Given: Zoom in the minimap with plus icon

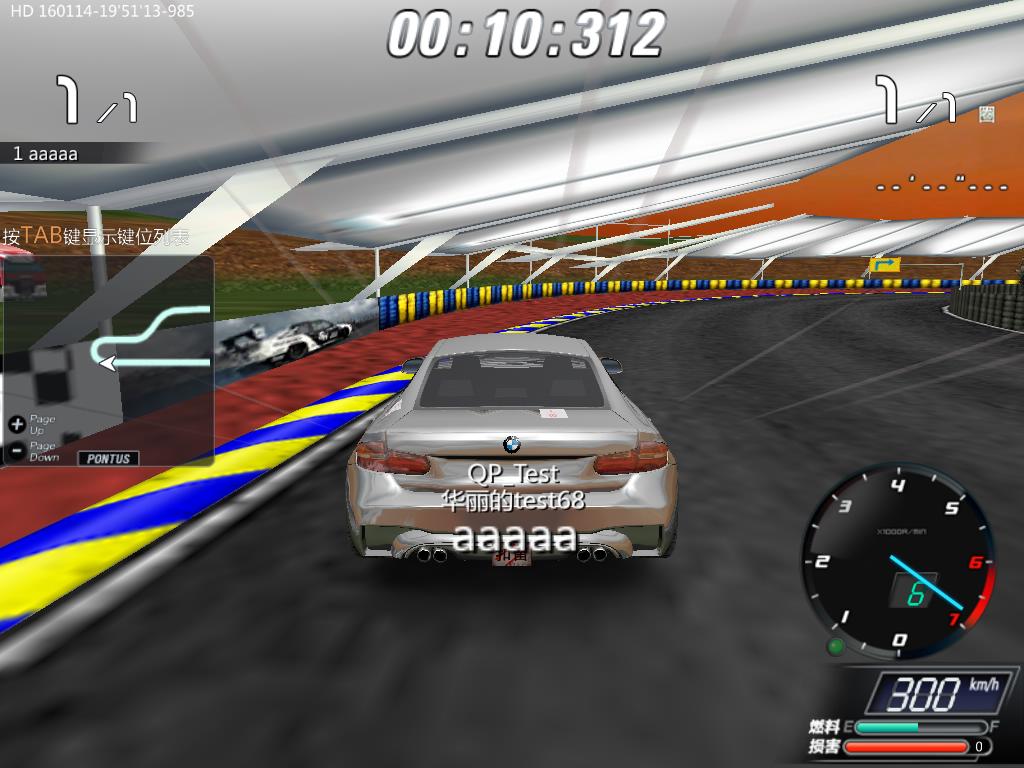Looking at the screenshot, I should (16, 424).
